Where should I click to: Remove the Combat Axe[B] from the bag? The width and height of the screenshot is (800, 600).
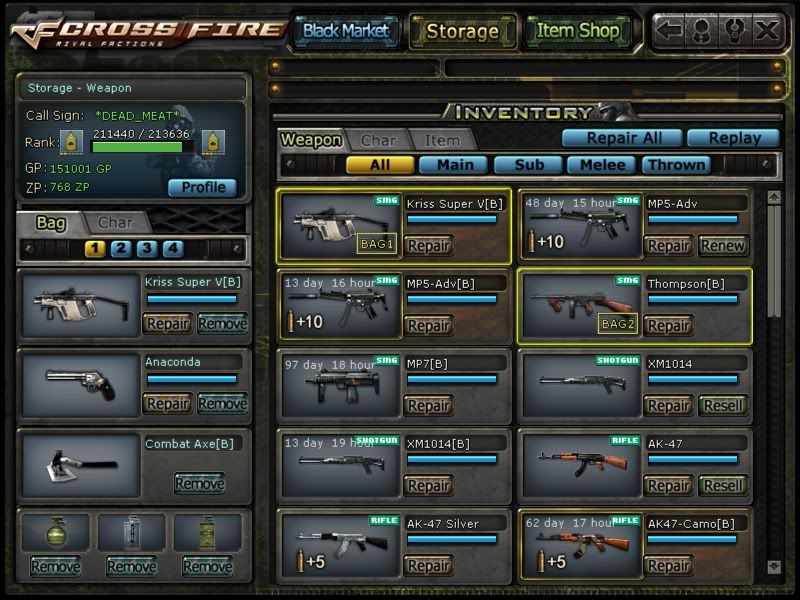pos(199,483)
